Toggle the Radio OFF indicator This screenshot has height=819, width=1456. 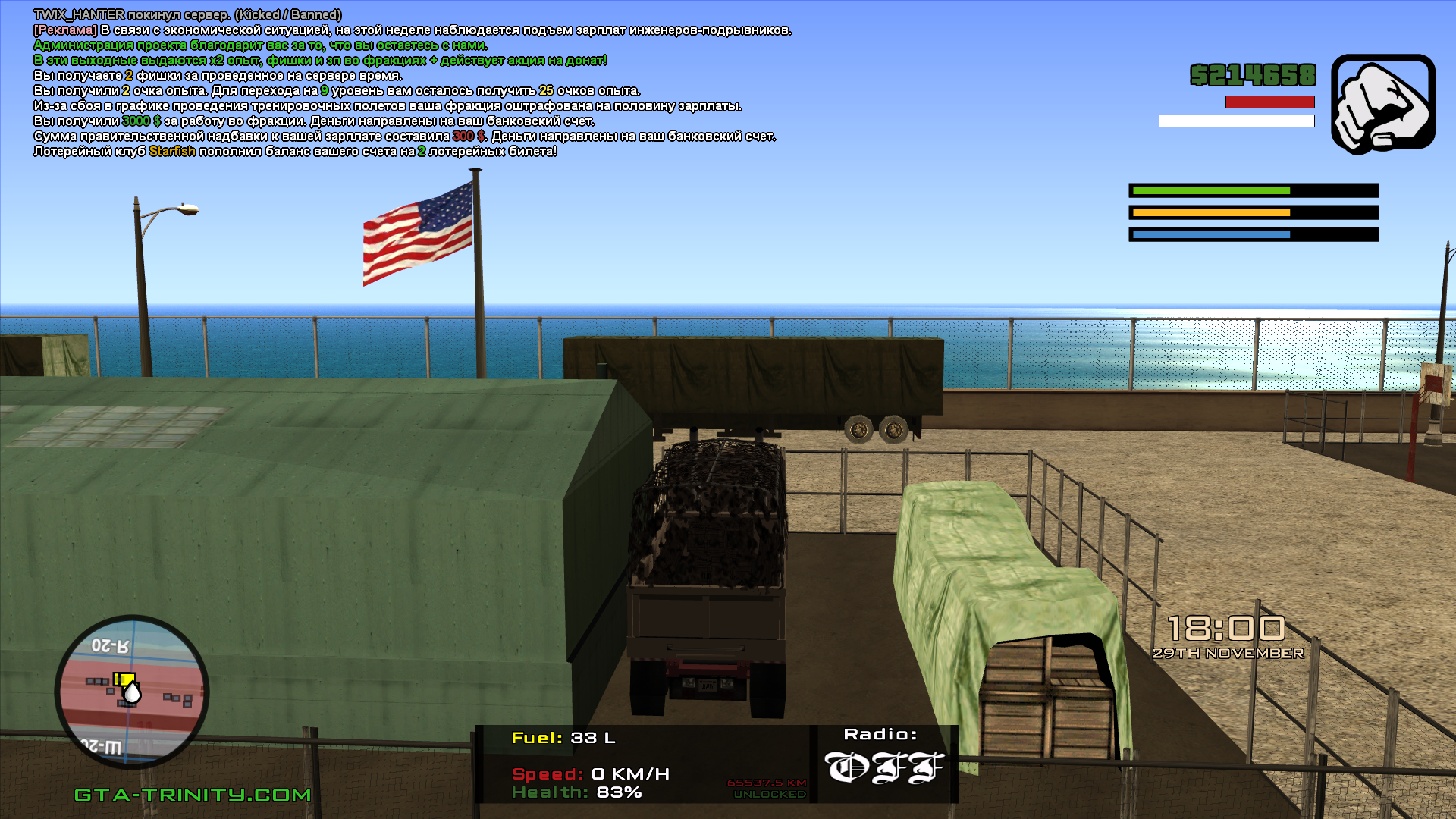[x=883, y=767]
